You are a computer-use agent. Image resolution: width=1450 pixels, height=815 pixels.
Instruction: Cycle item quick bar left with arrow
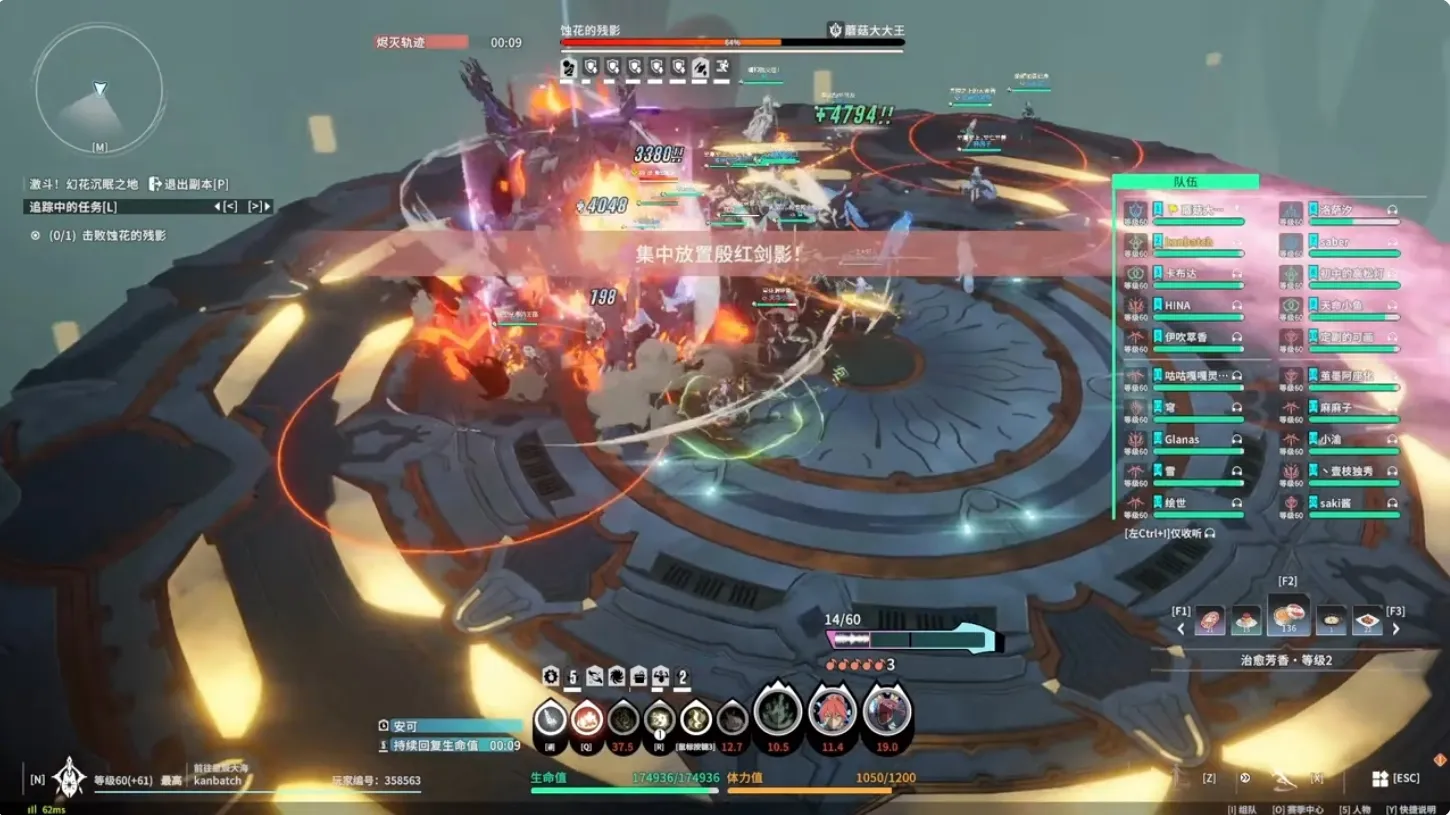click(x=1181, y=629)
